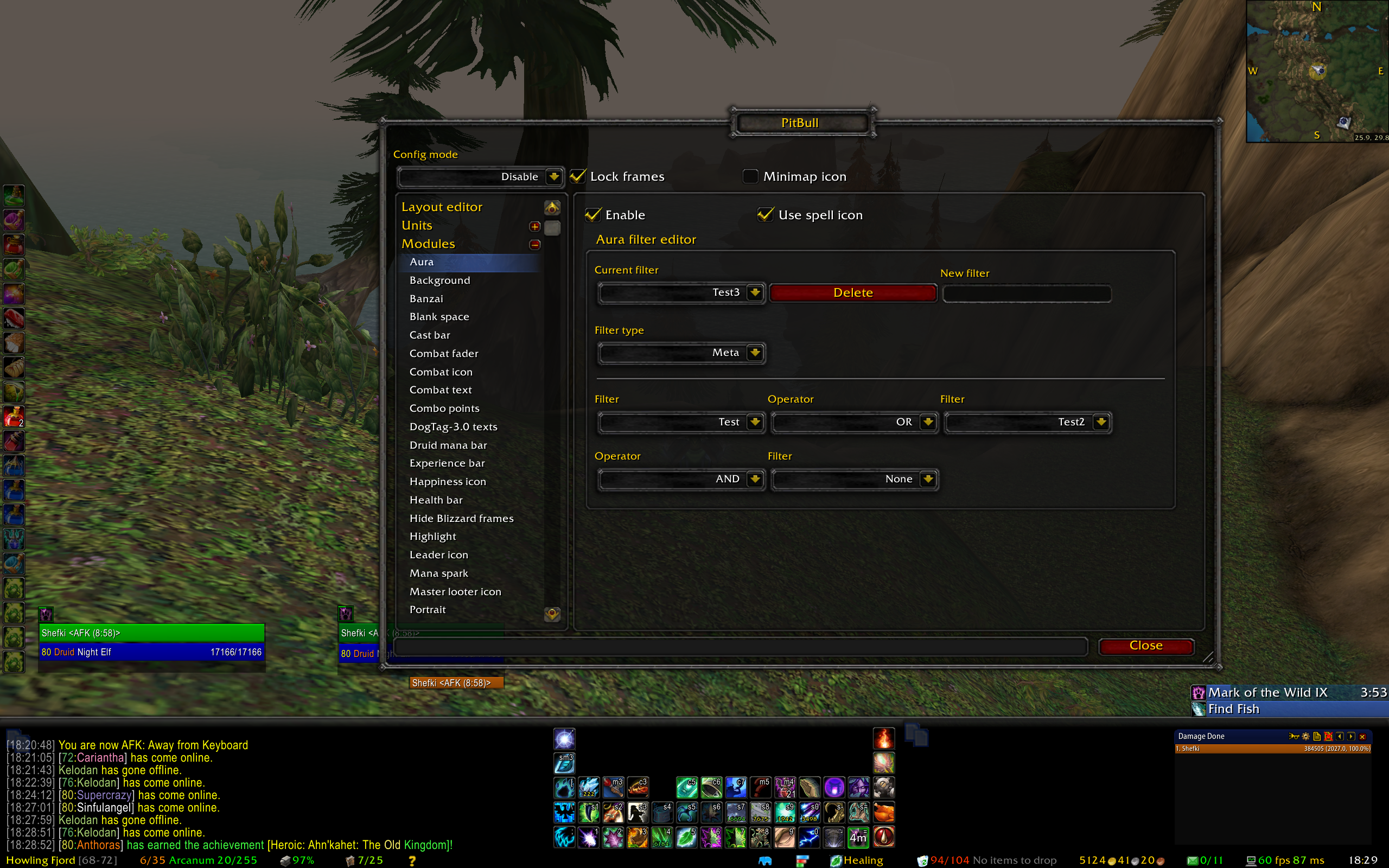Toggle the Use spell icon option

point(766,215)
